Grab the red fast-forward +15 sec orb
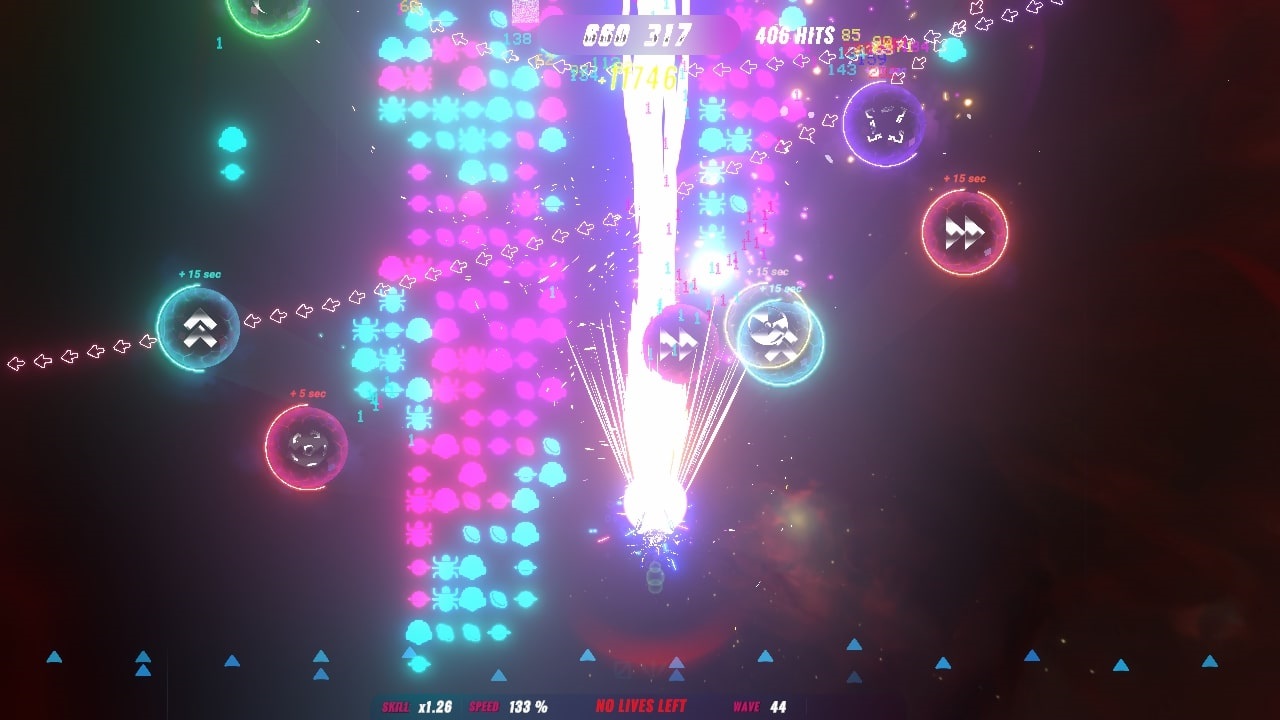 [x=964, y=232]
